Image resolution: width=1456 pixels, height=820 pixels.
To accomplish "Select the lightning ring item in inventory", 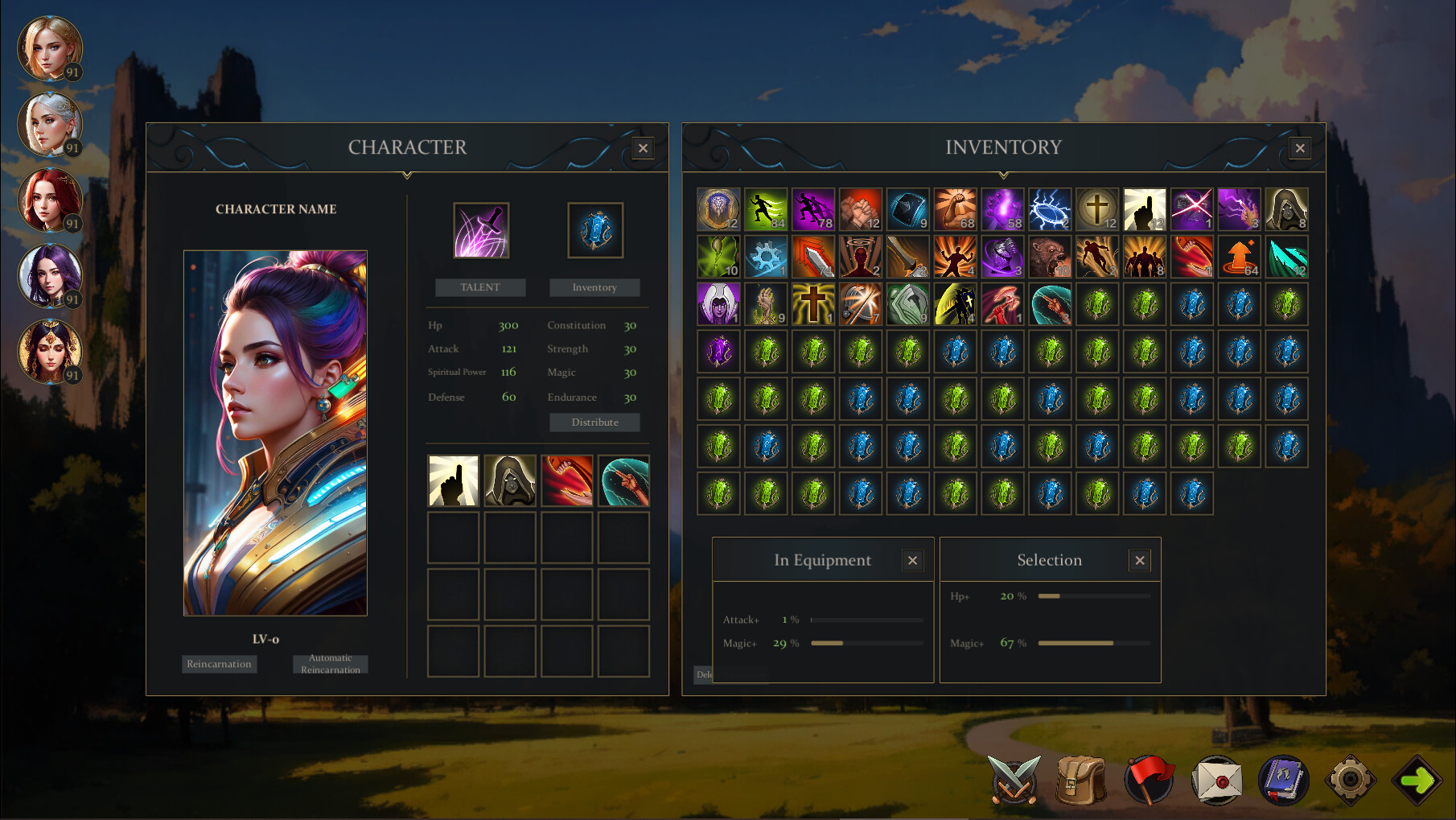I will click(x=1050, y=208).
